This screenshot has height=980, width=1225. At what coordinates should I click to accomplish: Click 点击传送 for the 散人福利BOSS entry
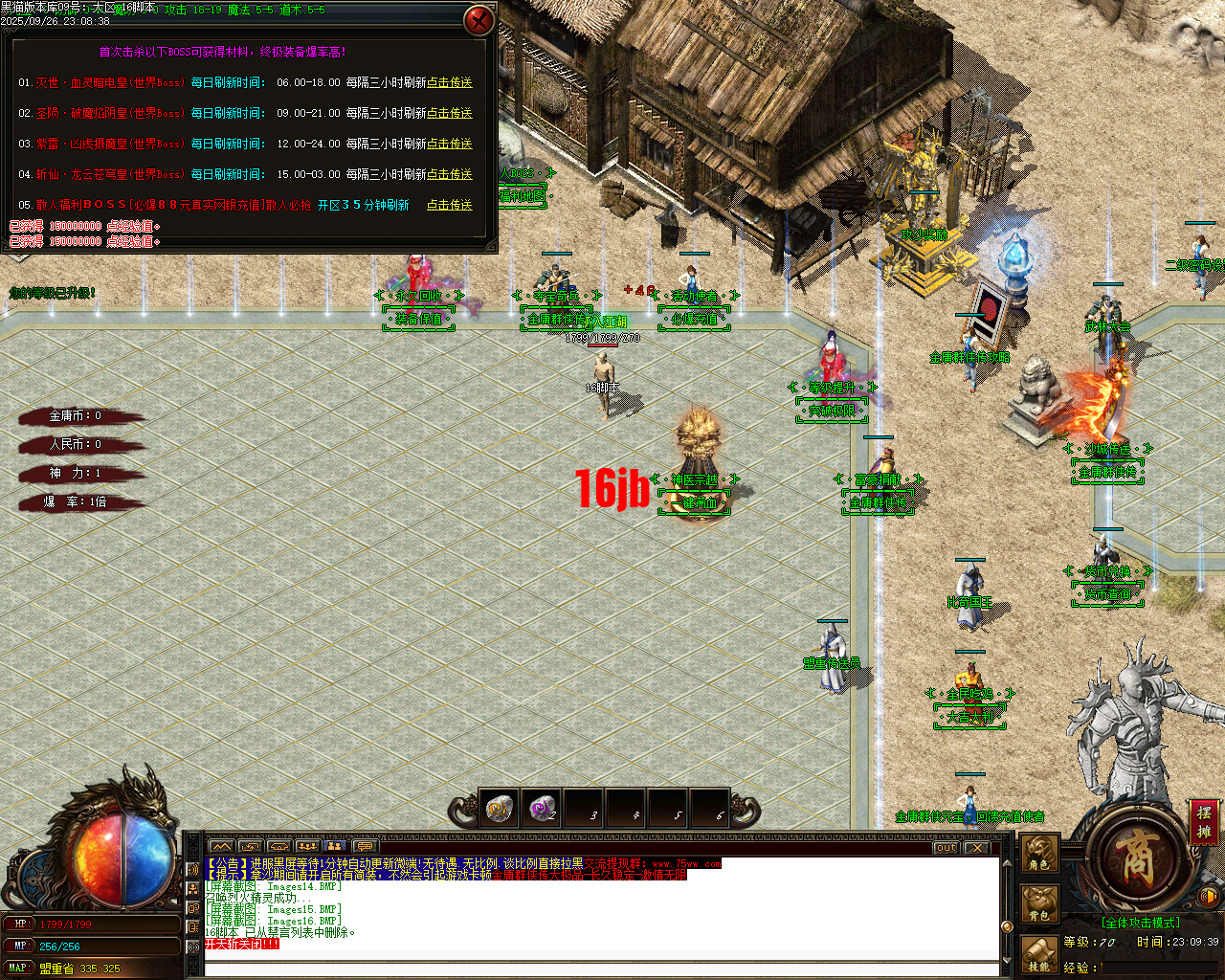point(450,205)
